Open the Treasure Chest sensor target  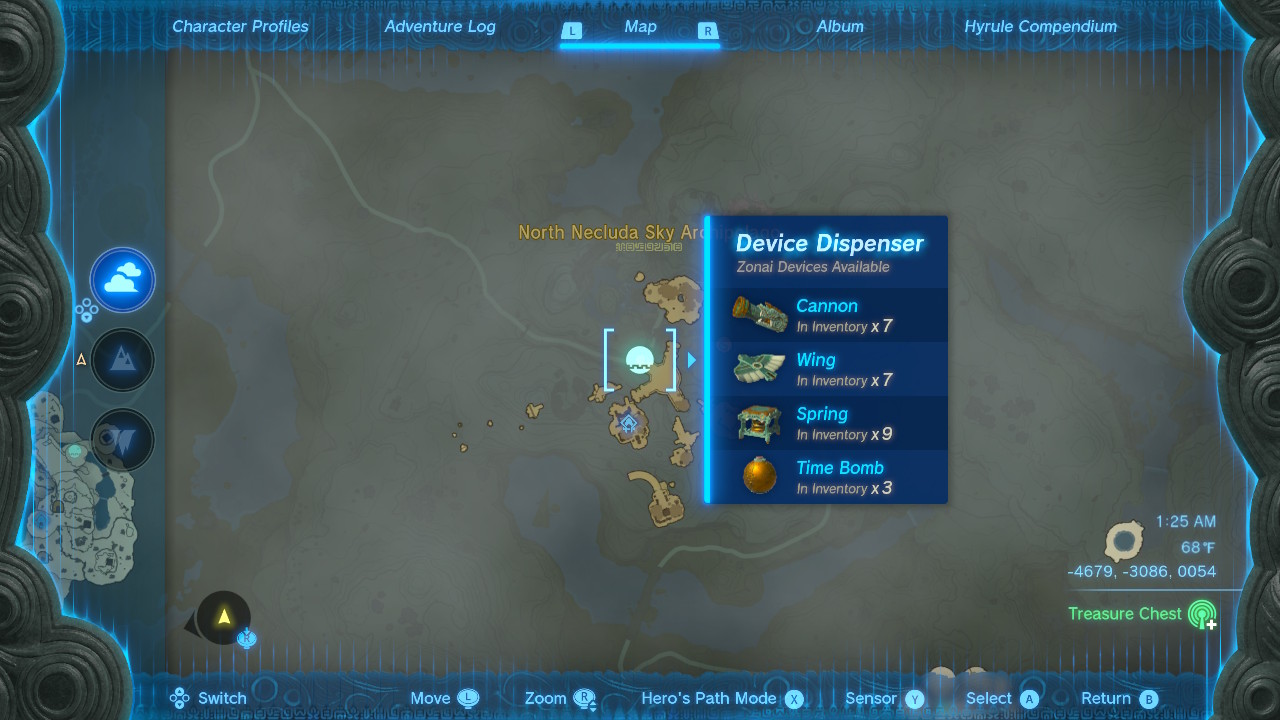point(1202,614)
